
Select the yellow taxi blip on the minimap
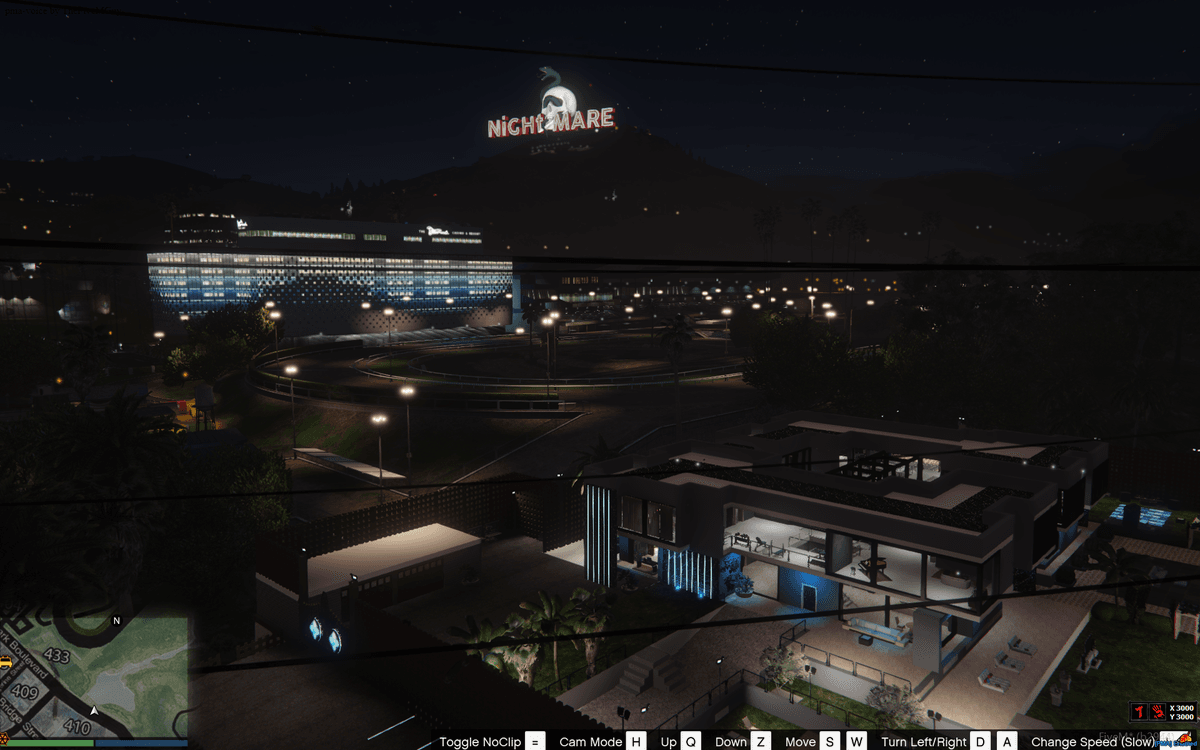[x=5, y=662]
